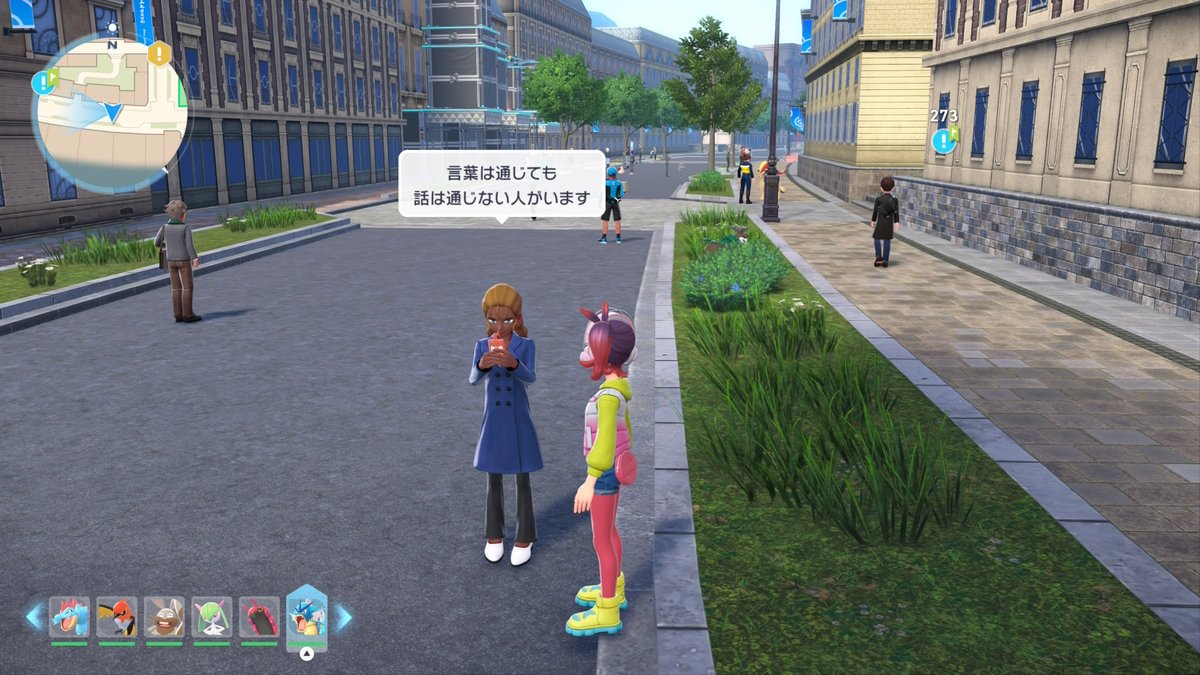Screen dimensions: 1200x675
Task: Select the Talonflame party slot
Action: 117,617
